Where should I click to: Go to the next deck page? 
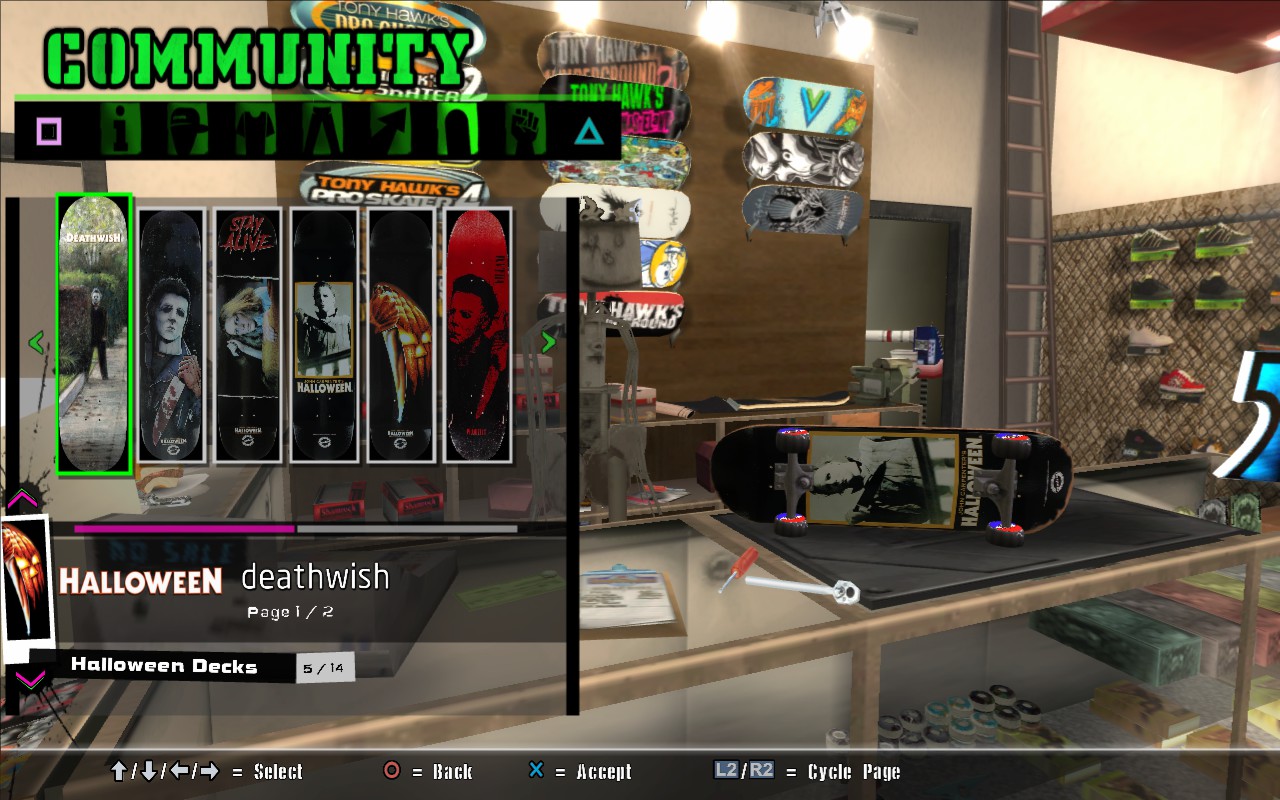point(548,342)
